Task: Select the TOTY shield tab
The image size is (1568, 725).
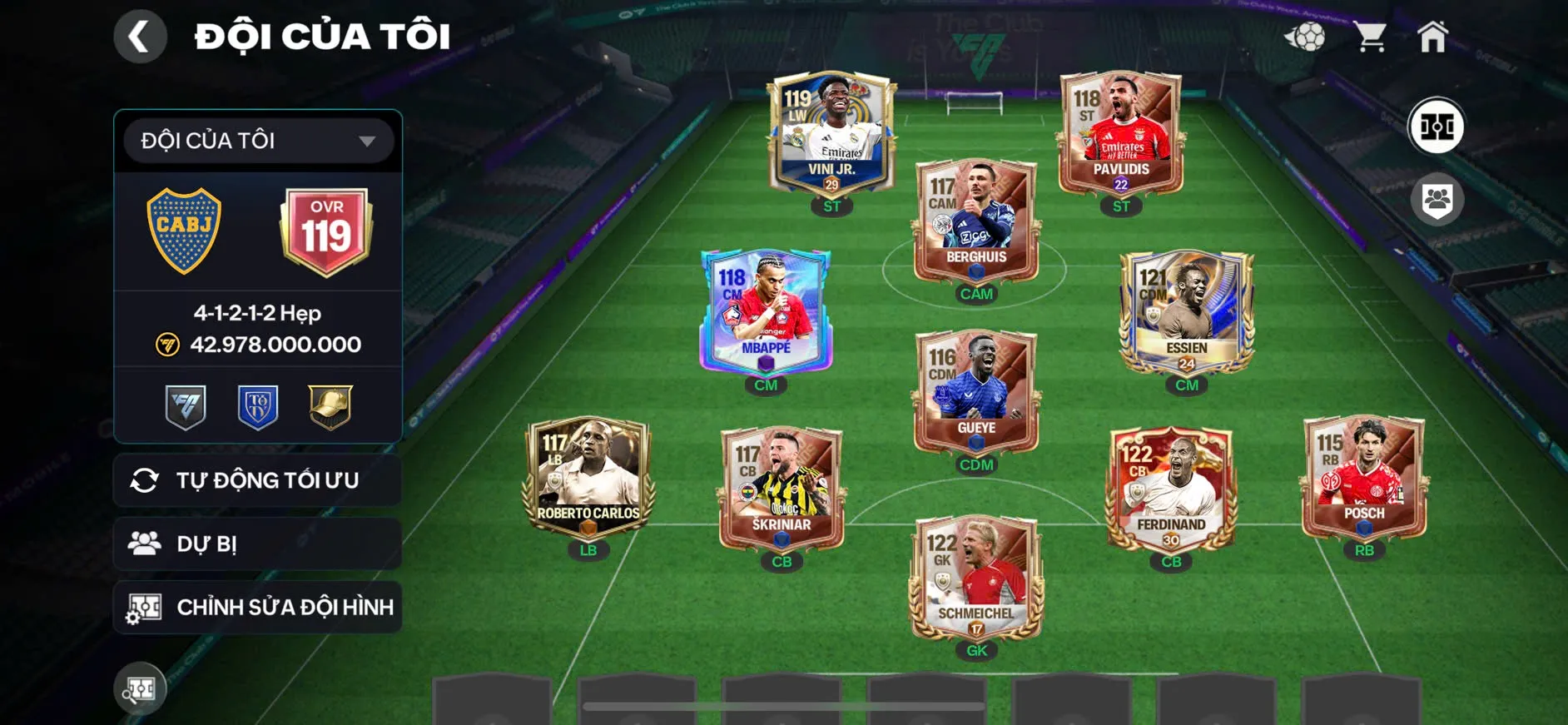Action: coord(256,406)
